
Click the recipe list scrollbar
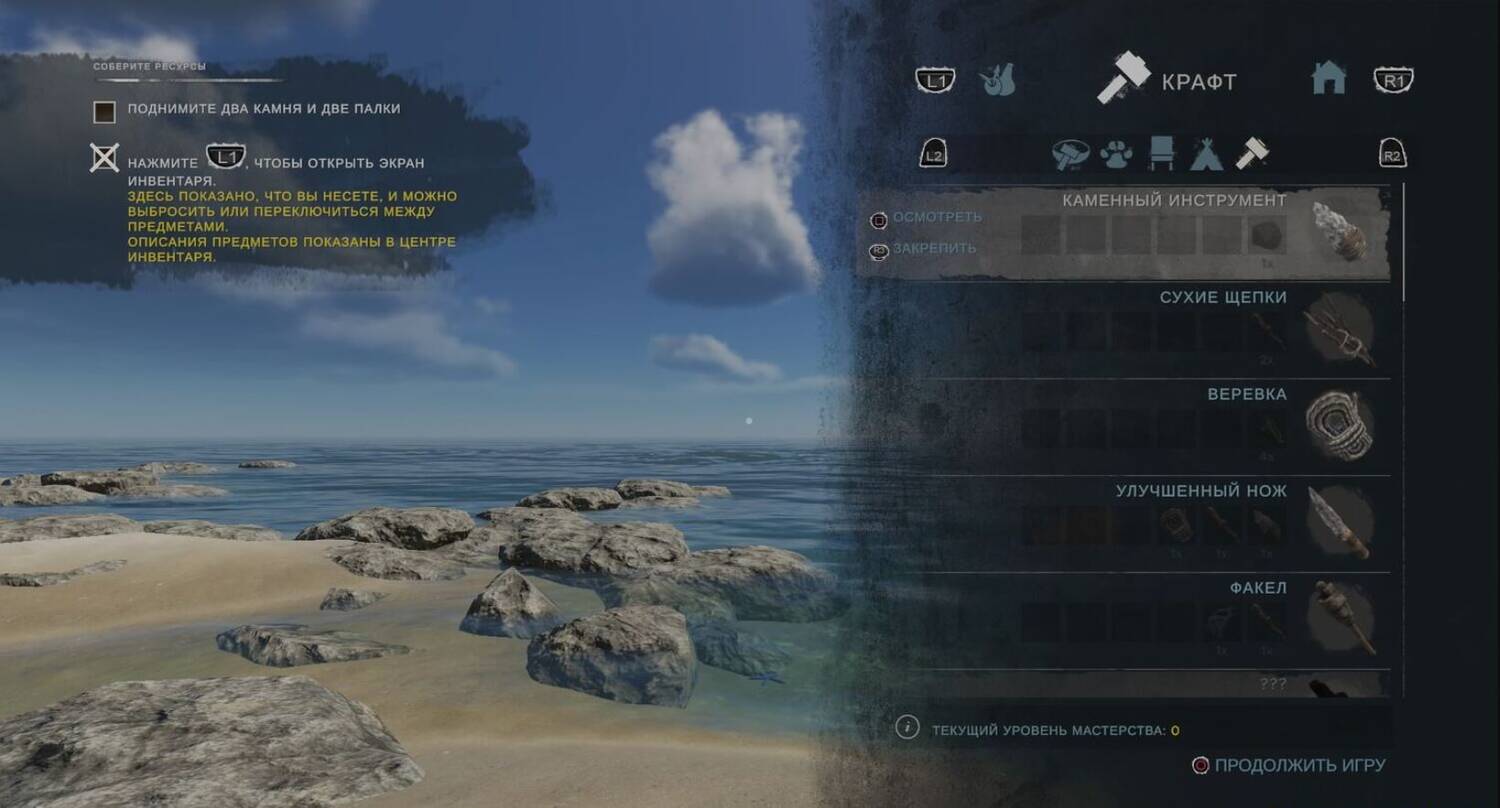tap(1403, 242)
